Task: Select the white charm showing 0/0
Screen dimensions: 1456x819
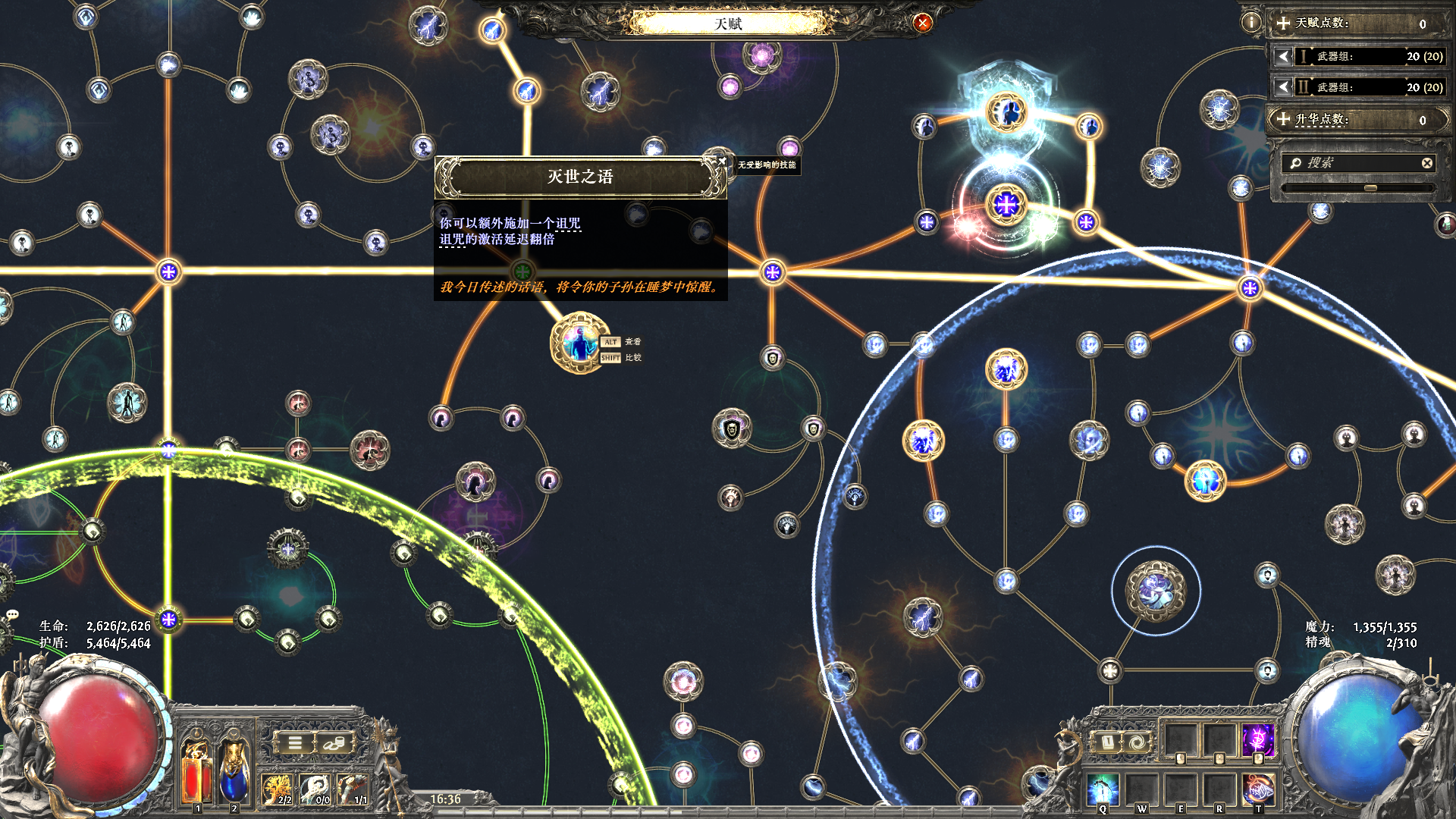Action: coord(315,789)
